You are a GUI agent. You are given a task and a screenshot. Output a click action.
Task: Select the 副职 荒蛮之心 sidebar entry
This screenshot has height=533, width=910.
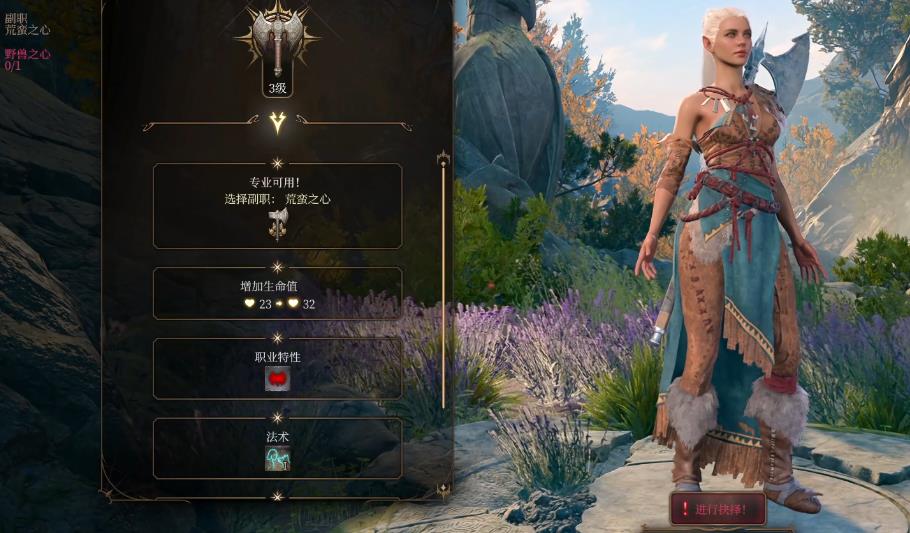(x=27, y=25)
